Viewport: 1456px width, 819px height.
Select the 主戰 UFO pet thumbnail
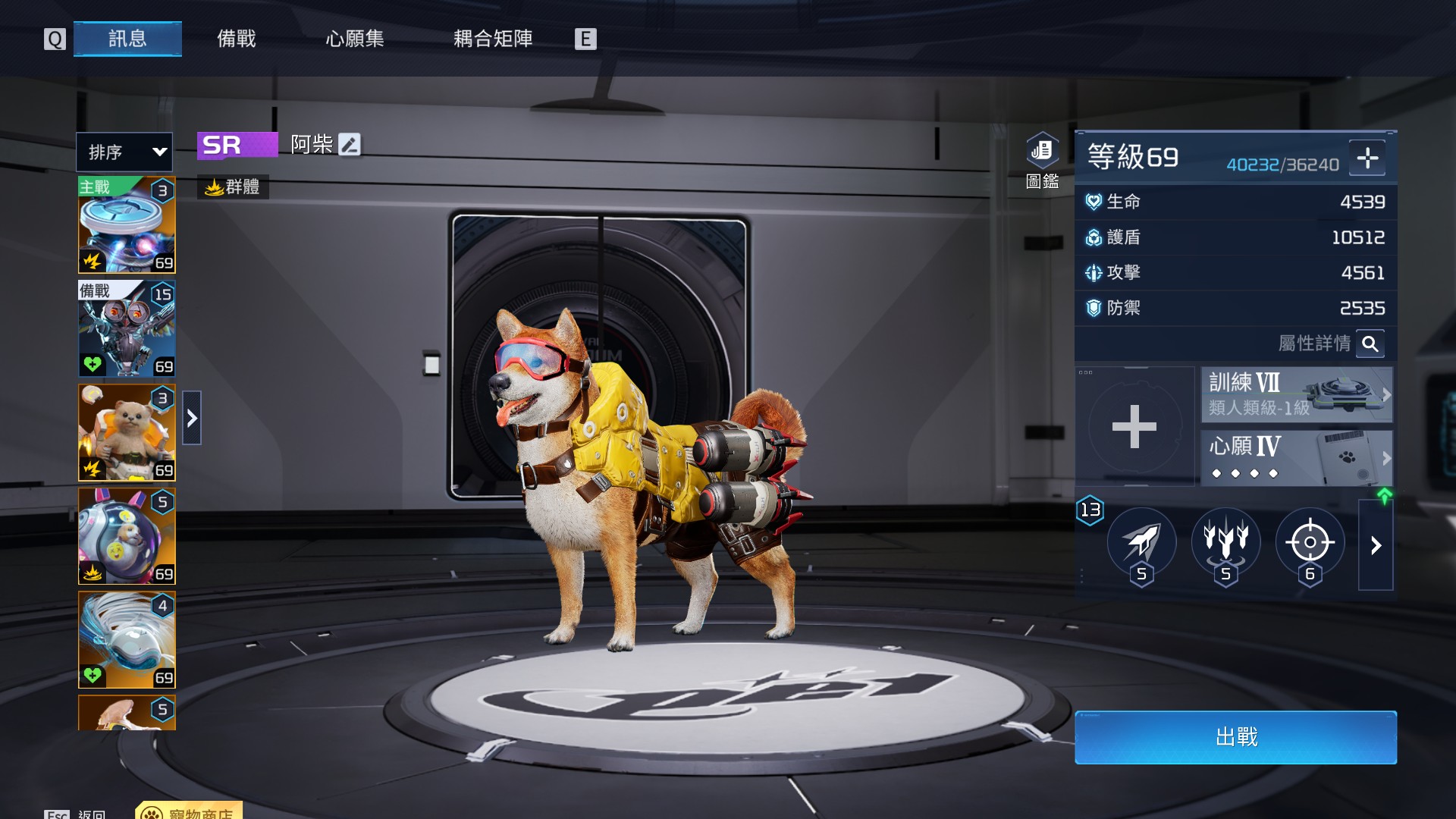pyautogui.click(x=127, y=225)
